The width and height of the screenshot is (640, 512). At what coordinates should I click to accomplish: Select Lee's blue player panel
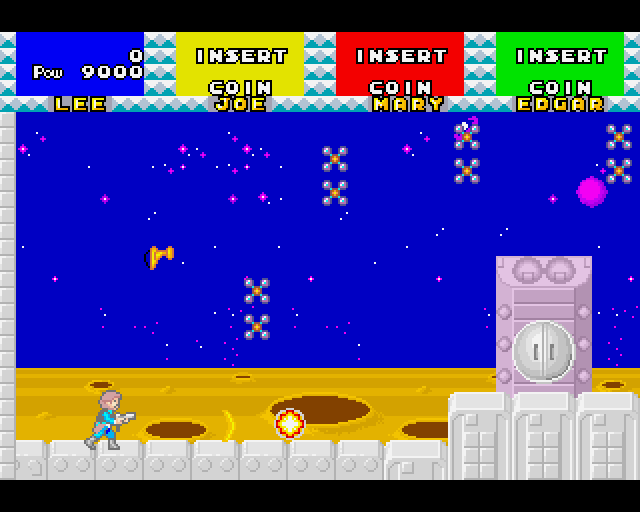pos(80,64)
